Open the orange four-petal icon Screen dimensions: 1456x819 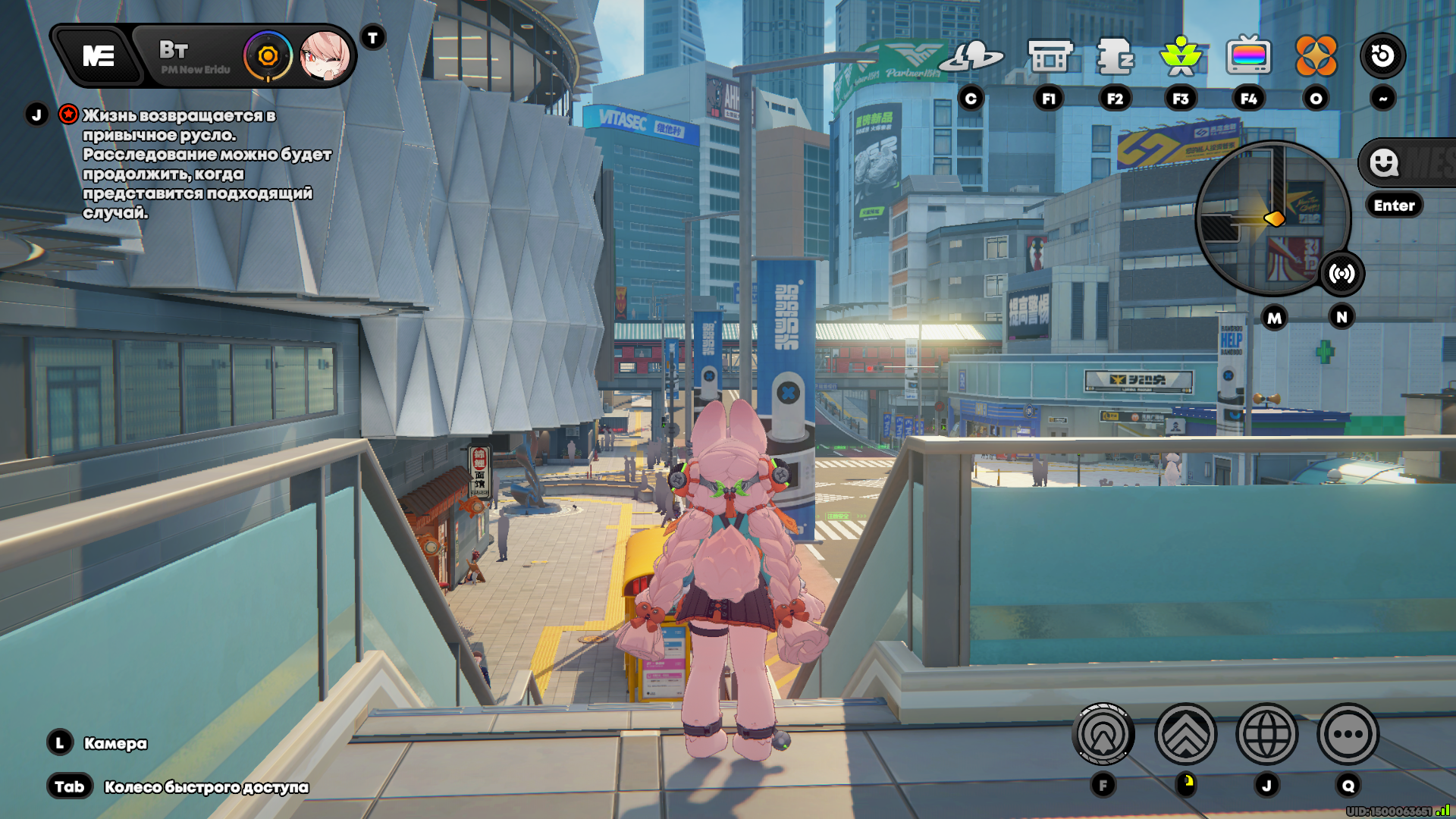[x=1316, y=56]
